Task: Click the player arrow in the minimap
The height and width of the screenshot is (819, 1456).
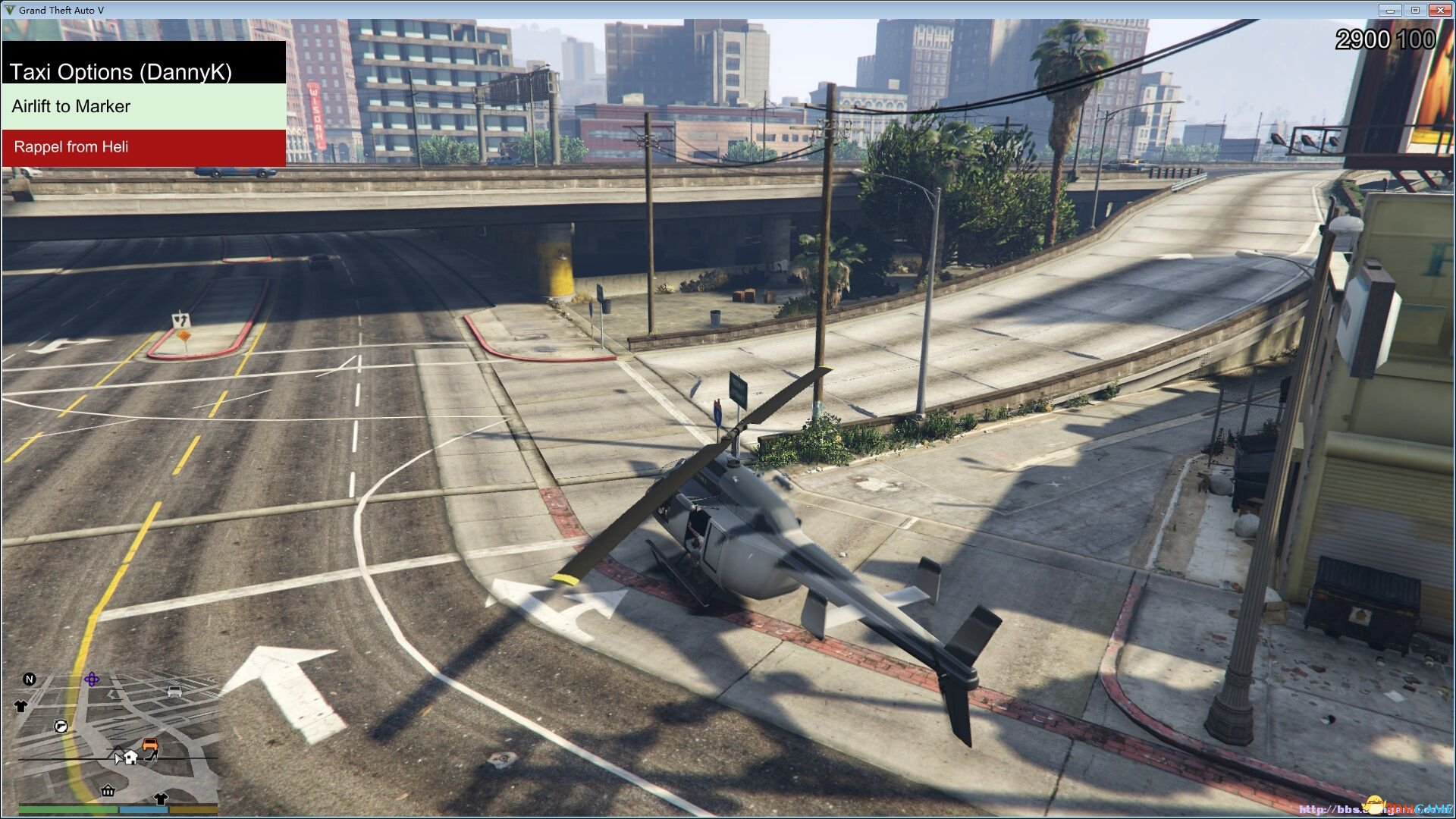Action: tap(118, 758)
